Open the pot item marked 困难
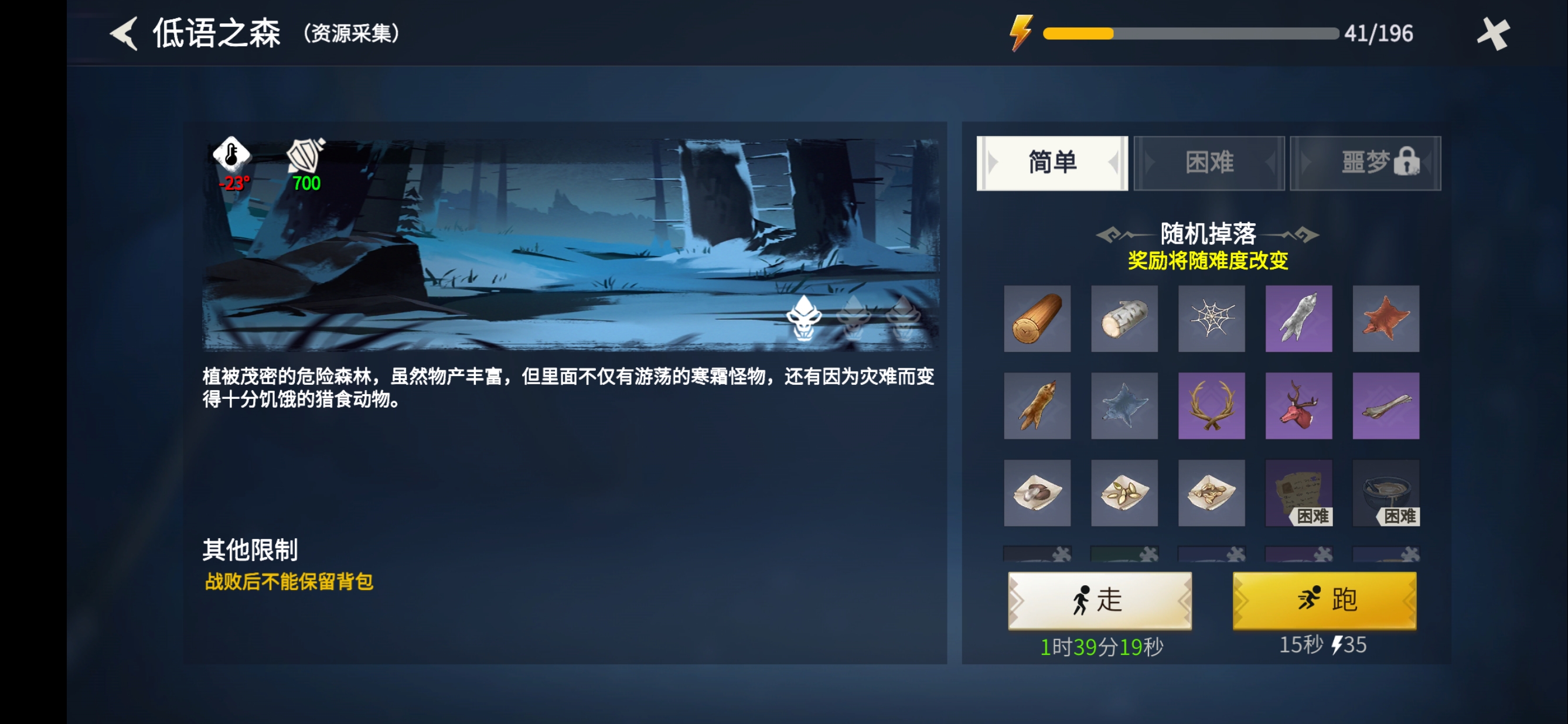This screenshot has height=724, width=1568. 1385,493
